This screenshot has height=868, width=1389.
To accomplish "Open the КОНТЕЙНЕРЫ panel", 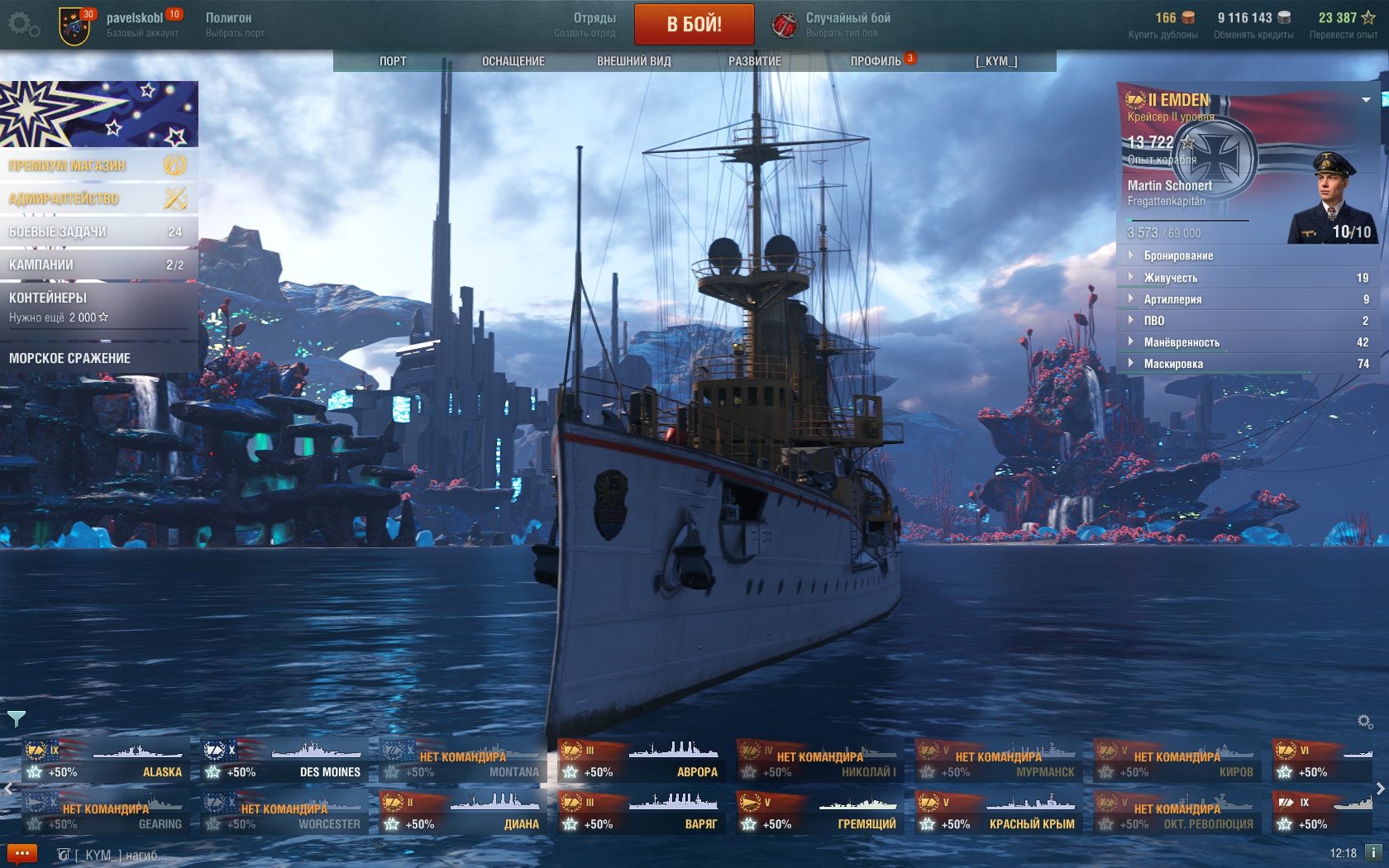I will click(x=98, y=306).
